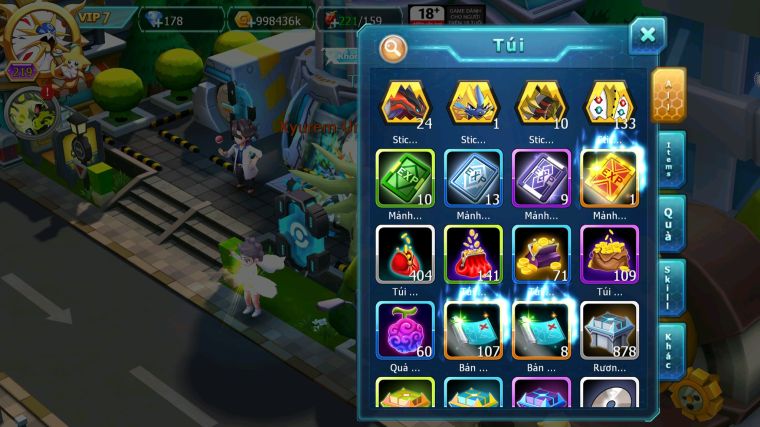The height and width of the screenshot is (427, 760).
Task: Select the sticker stack with 24 count
Action: click(404, 104)
